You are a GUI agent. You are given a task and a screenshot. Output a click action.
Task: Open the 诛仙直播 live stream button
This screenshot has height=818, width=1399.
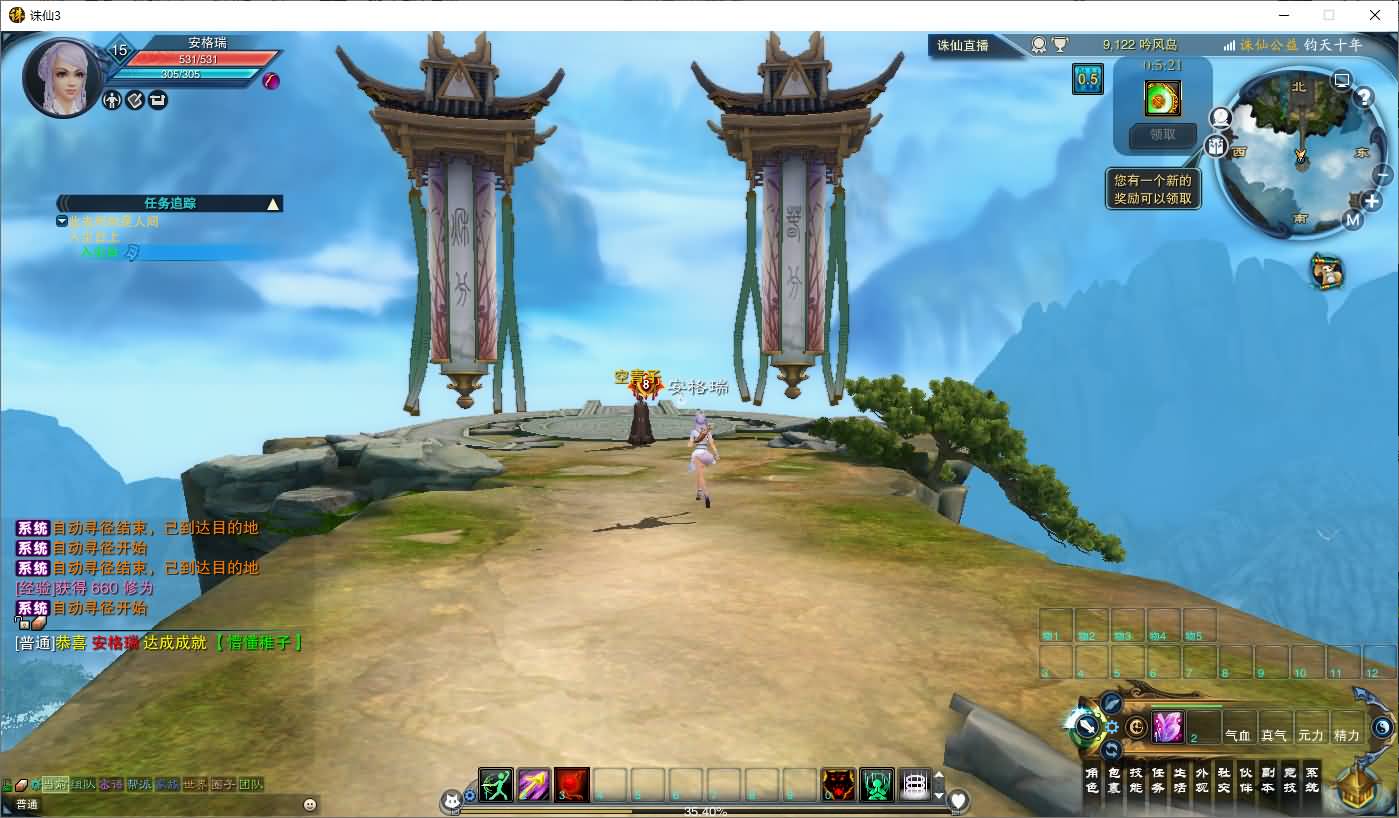click(962, 45)
